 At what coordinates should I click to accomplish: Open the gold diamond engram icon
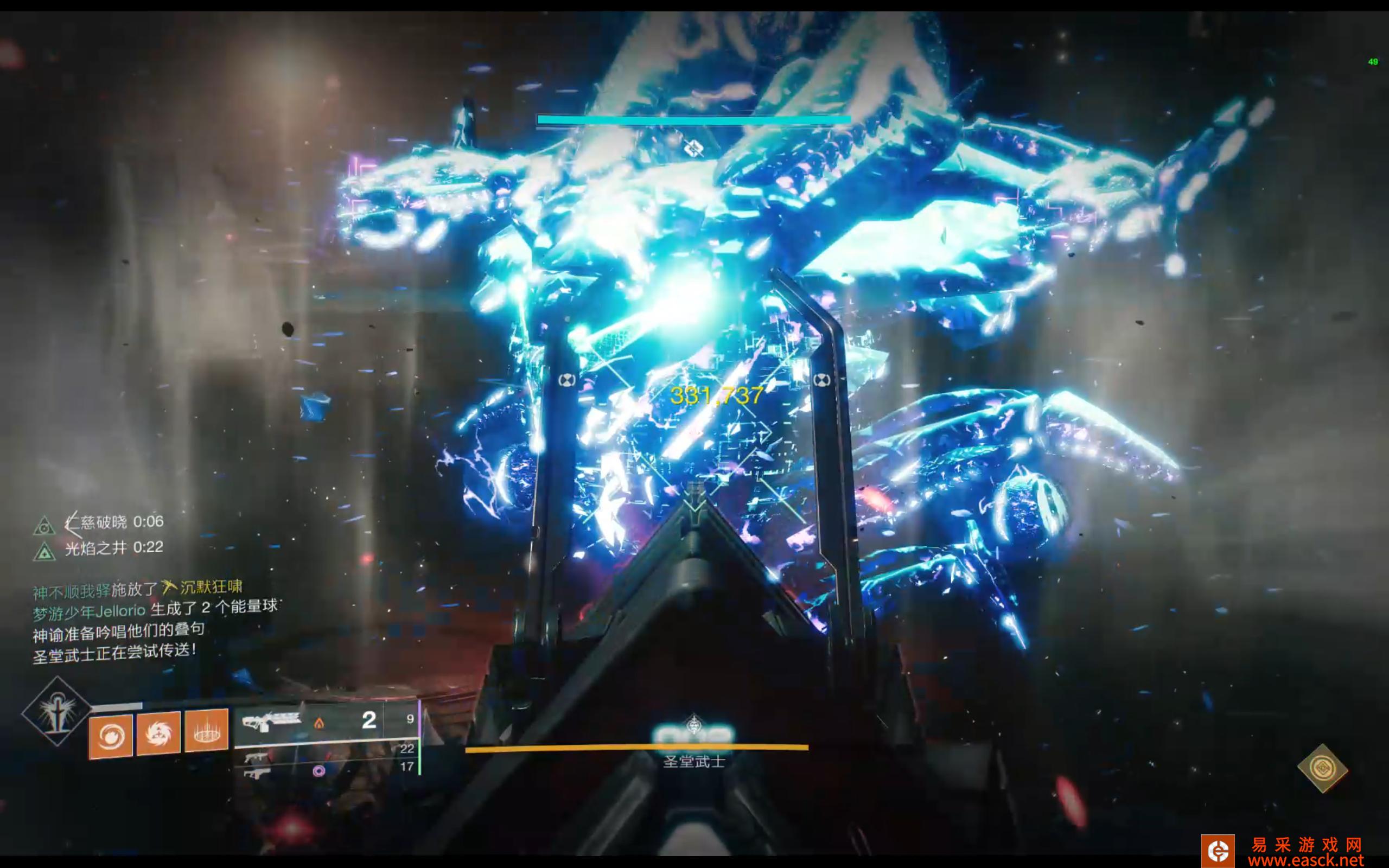click(1322, 768)
